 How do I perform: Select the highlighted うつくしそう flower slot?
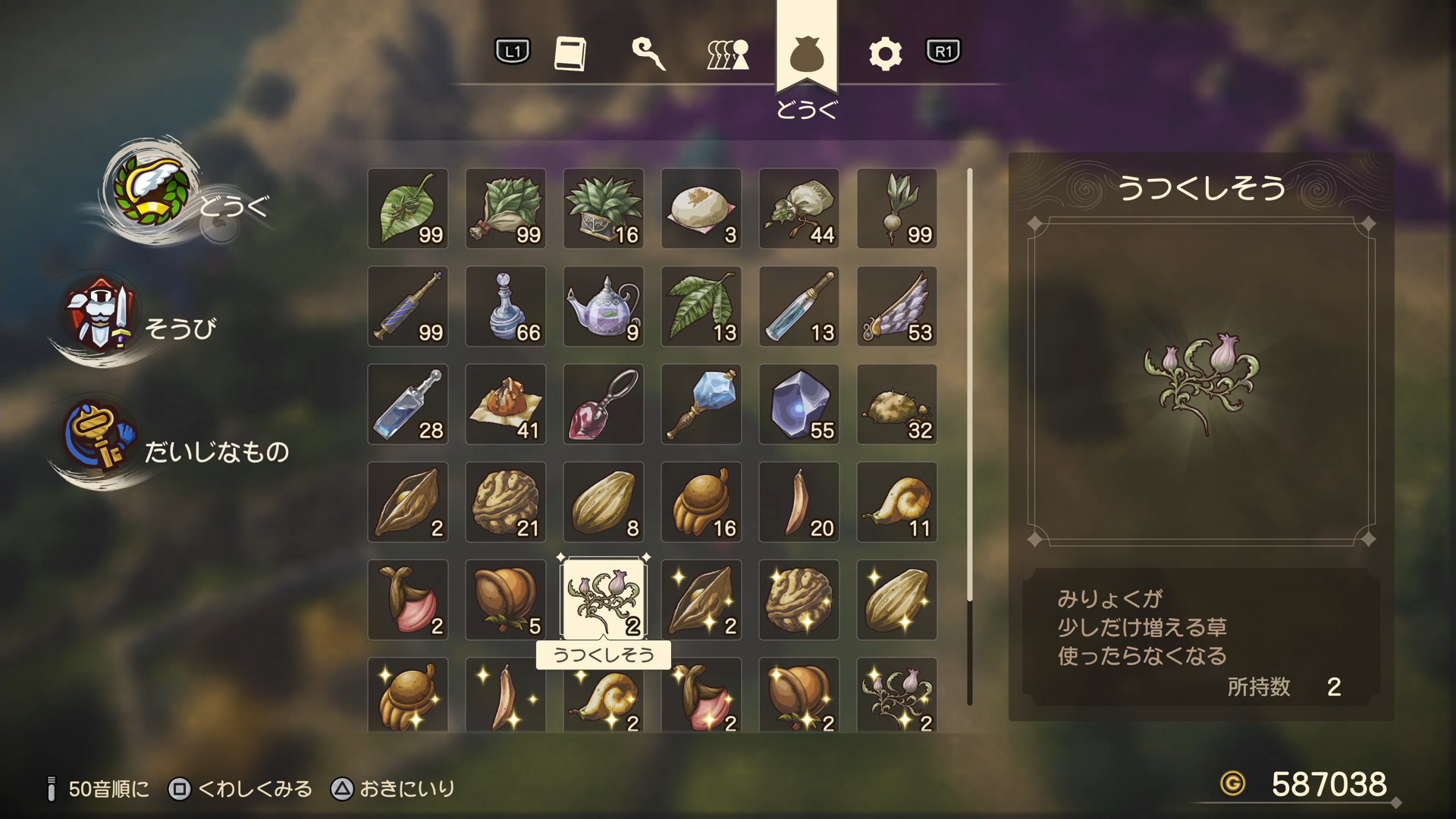tap(604, 599)
